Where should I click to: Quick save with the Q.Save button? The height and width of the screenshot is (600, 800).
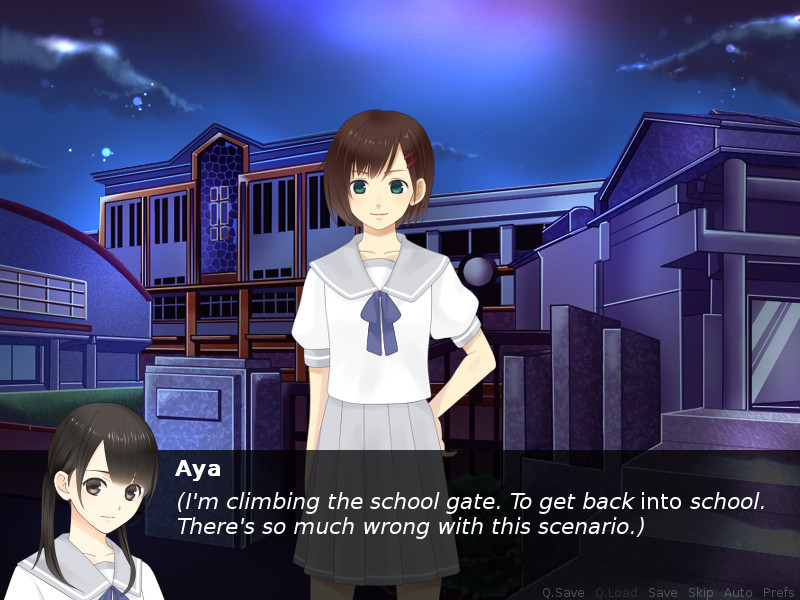tap(563, 592)
